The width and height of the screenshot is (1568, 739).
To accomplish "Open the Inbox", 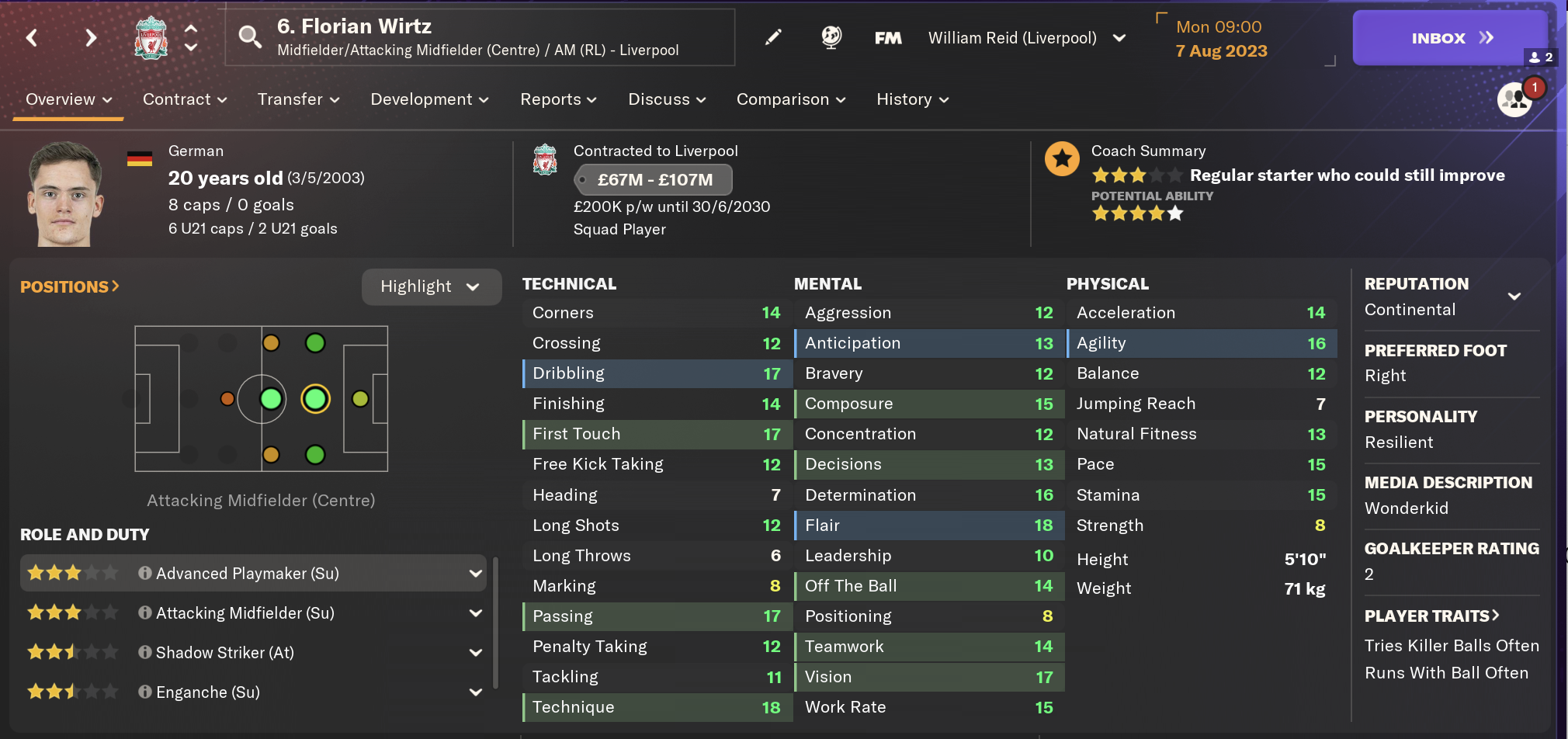I will 1449,38.
